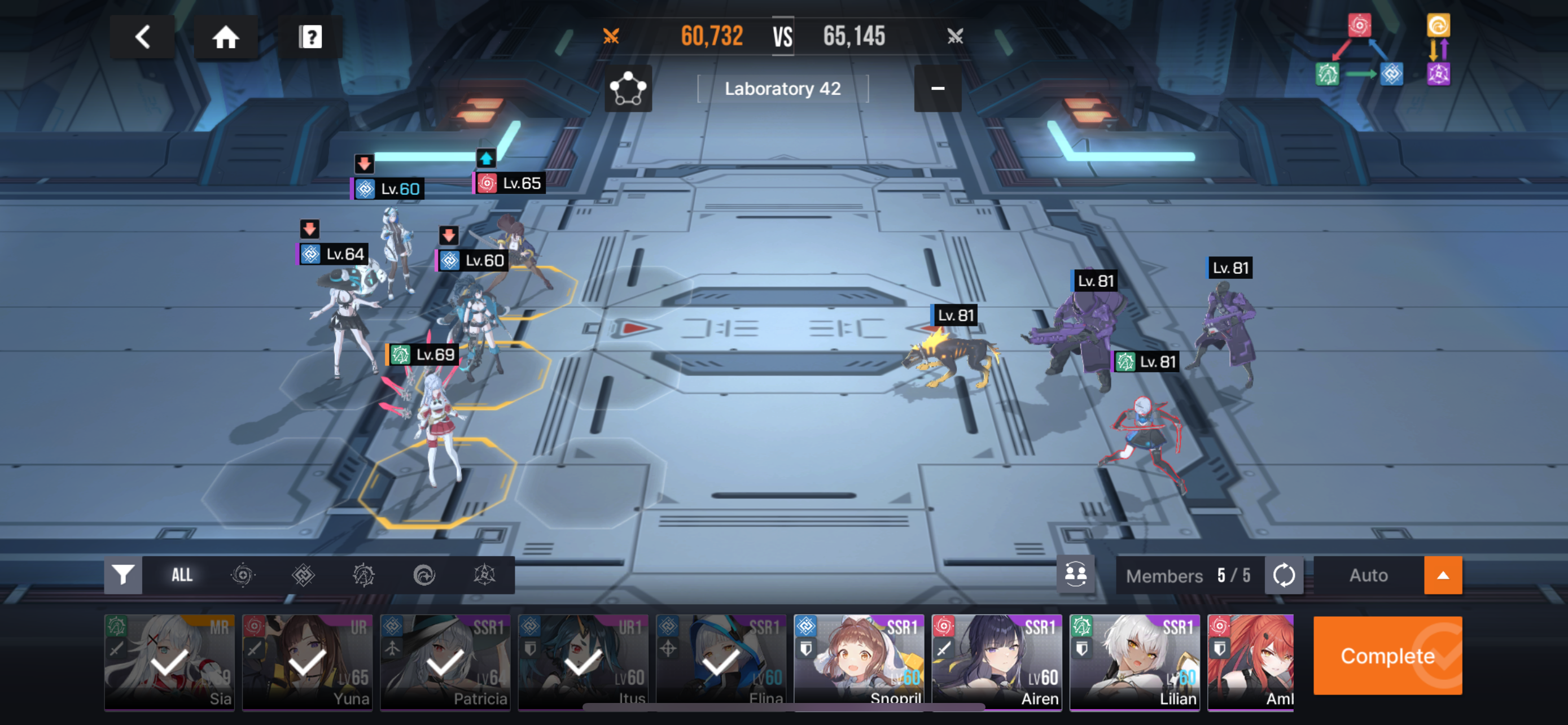
Task: Select the Lilian character card
Action: 1135,662
